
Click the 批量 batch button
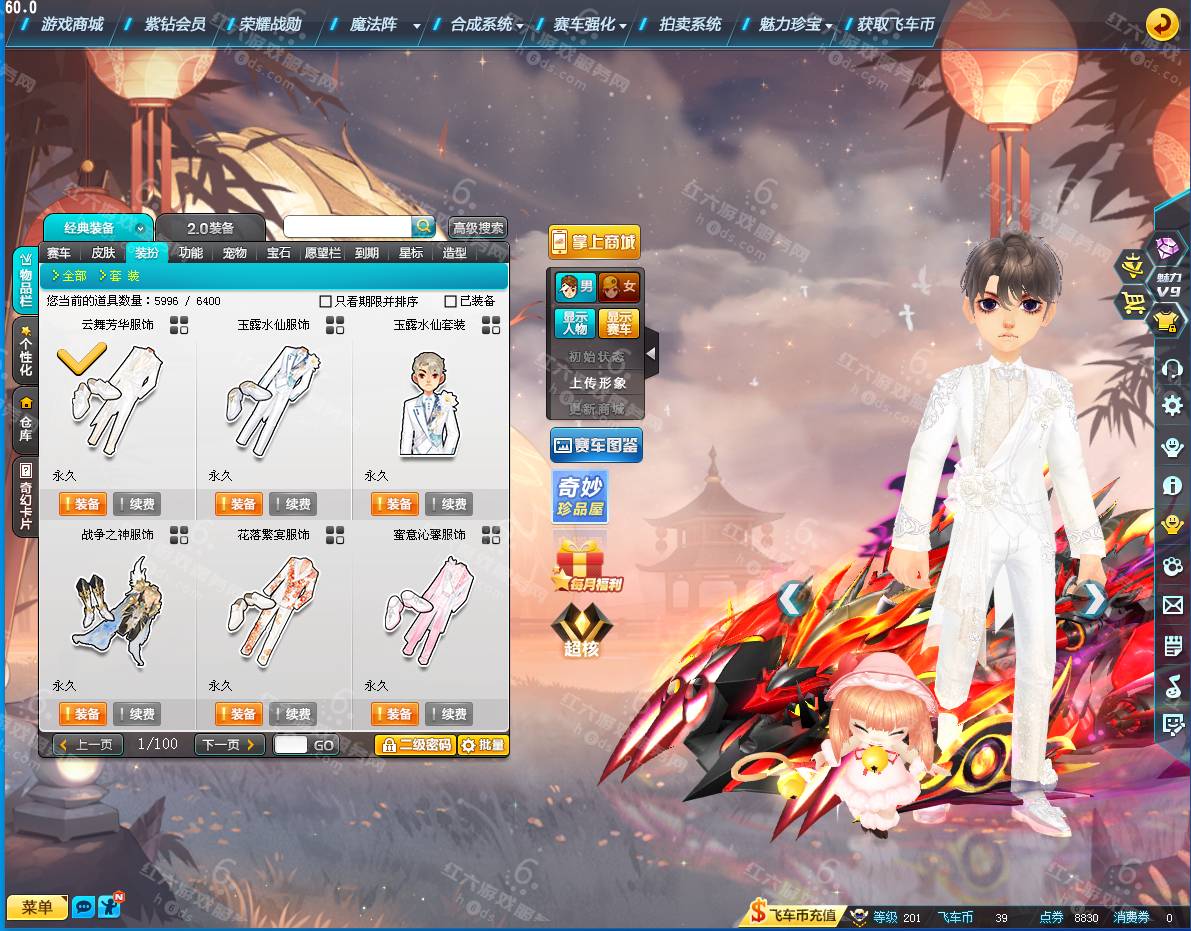[483, 745]
